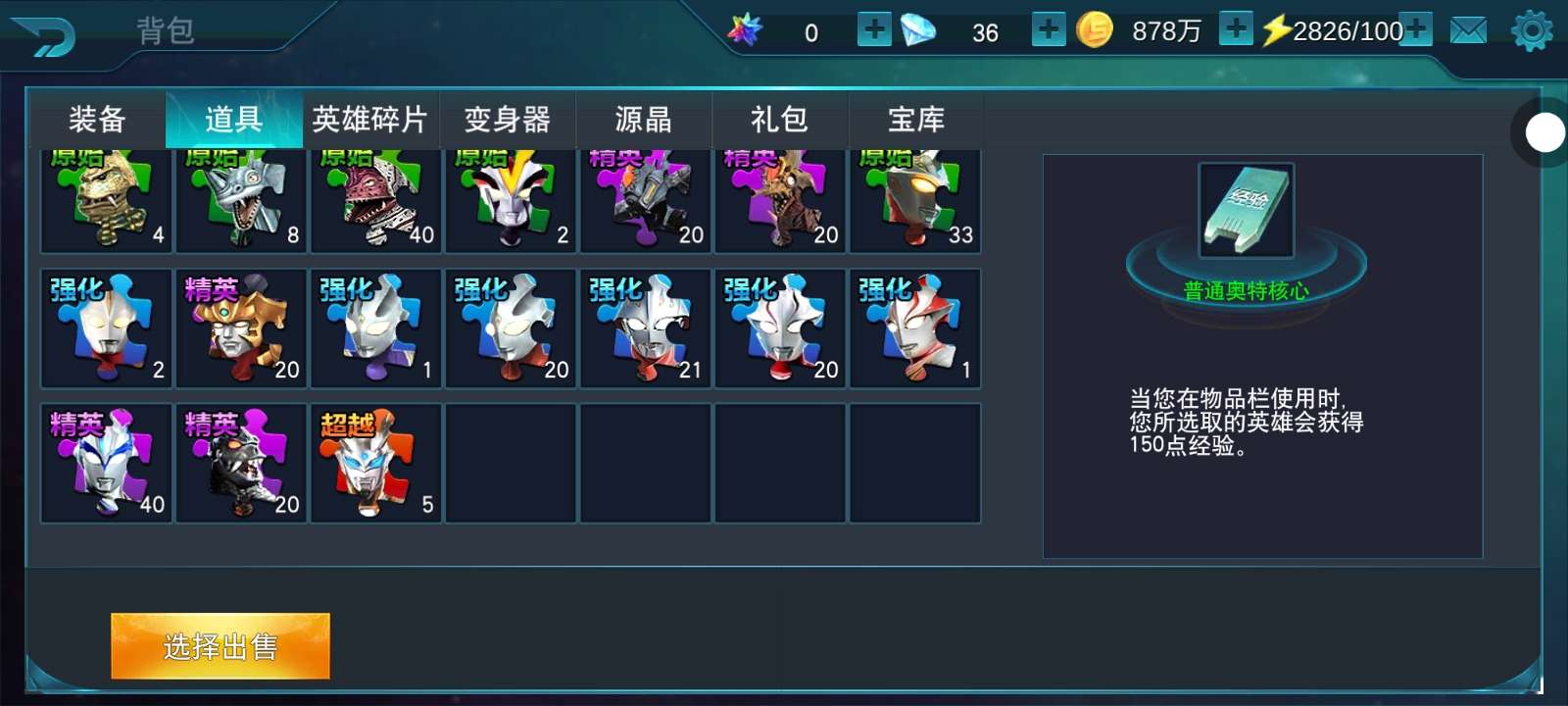Choose the 强化 fragment with count 21
The image size is (1568, 706).
point(646,328)
